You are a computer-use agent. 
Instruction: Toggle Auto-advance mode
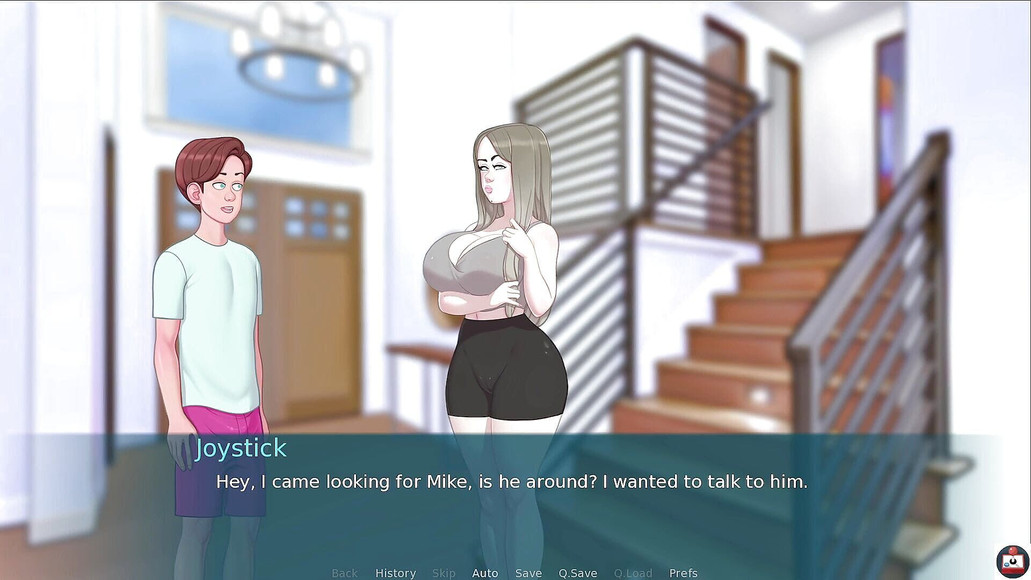tap(485, 573)
